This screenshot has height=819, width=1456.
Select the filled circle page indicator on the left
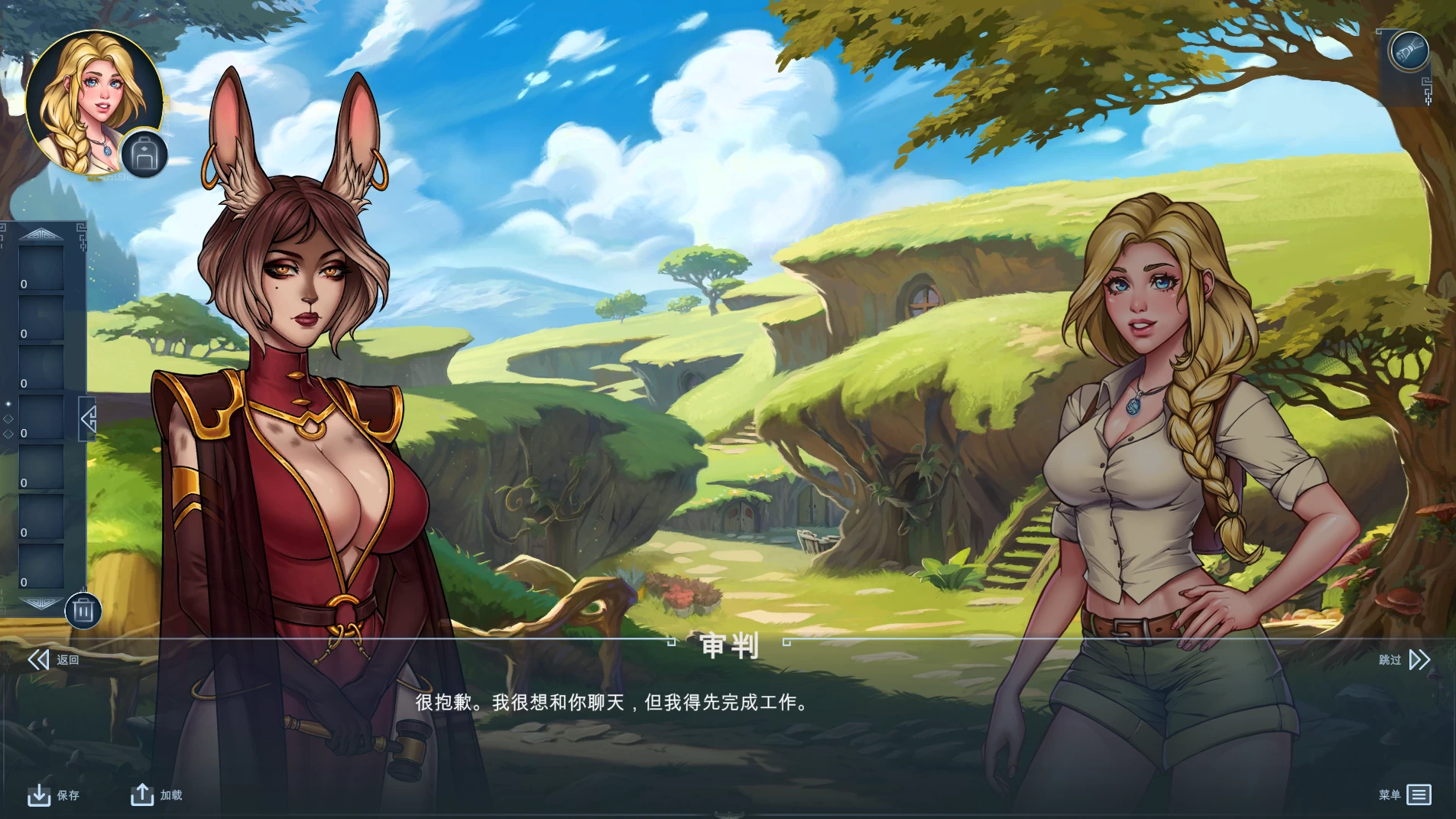pyautogui.click(x=9, y=403)
